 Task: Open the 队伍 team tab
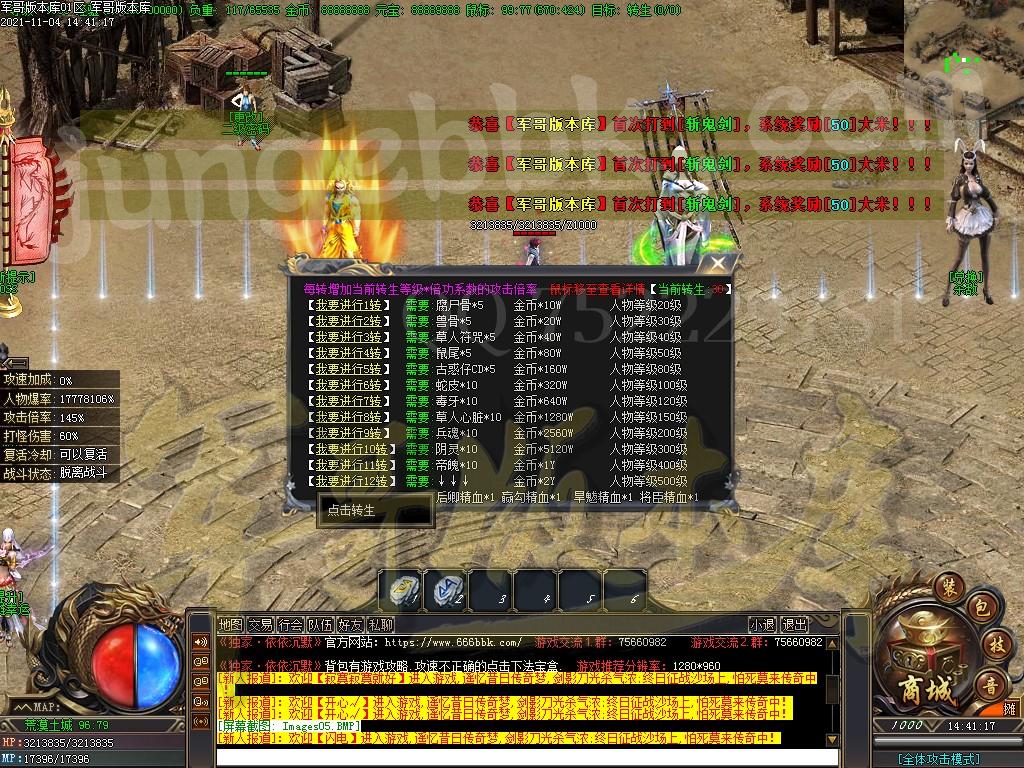tap(321, 624)
